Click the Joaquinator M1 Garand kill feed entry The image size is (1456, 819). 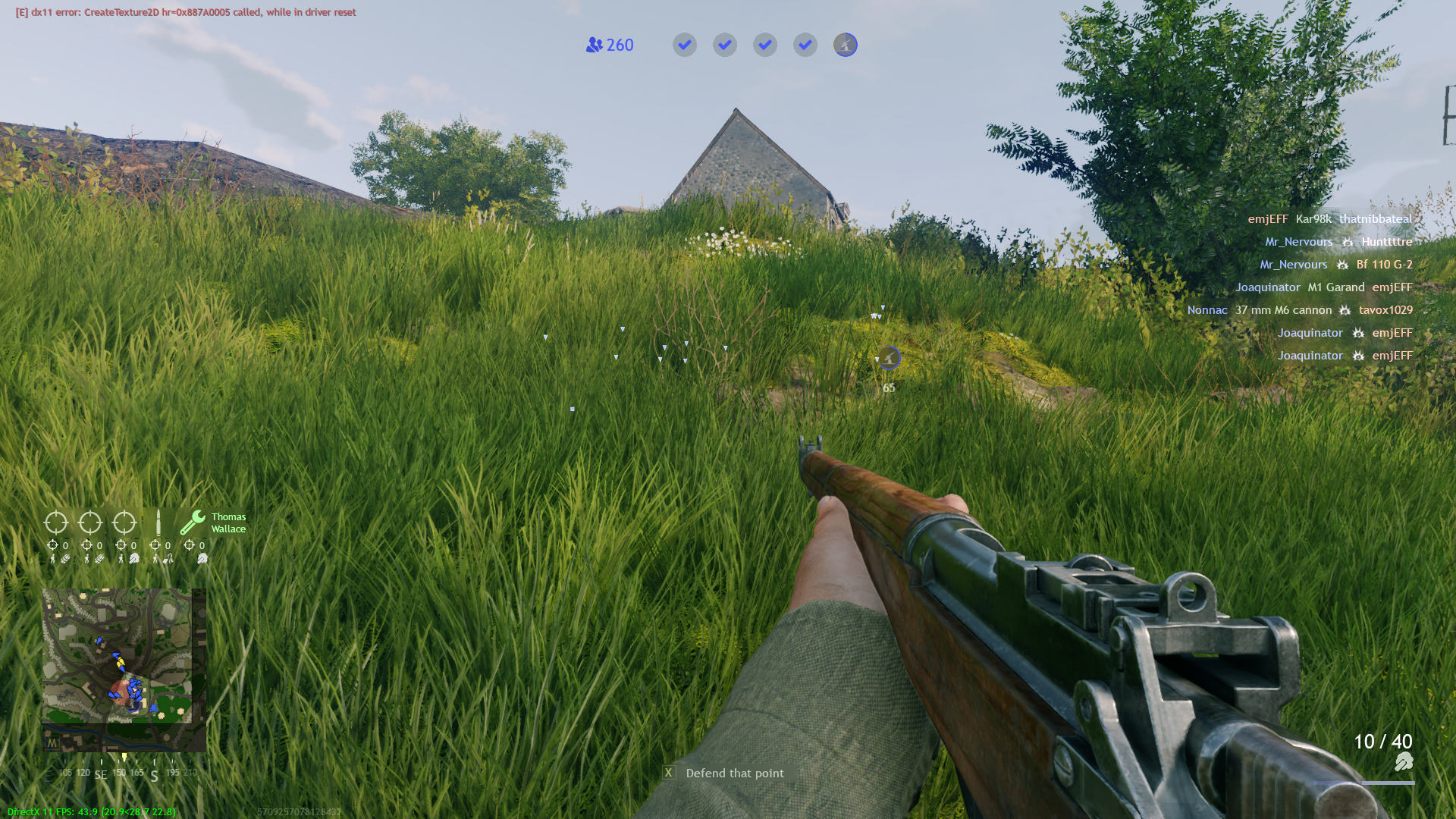(1324, 287)
